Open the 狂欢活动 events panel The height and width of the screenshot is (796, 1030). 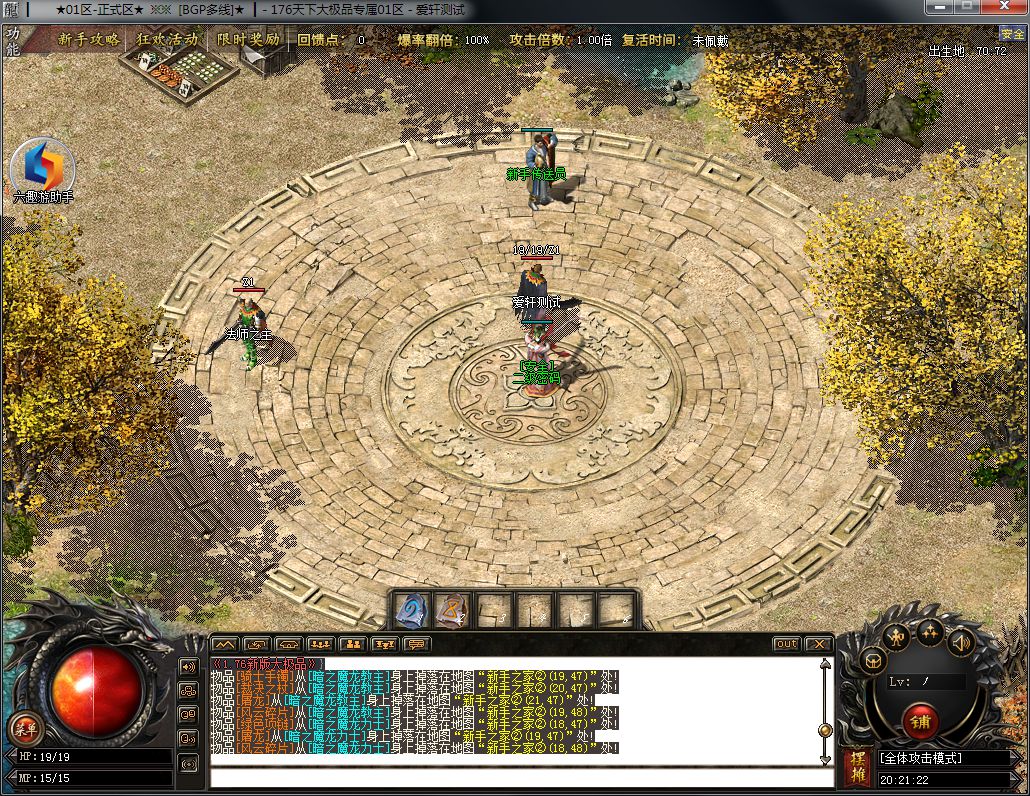pyautogui.click(x=167, y=40)
